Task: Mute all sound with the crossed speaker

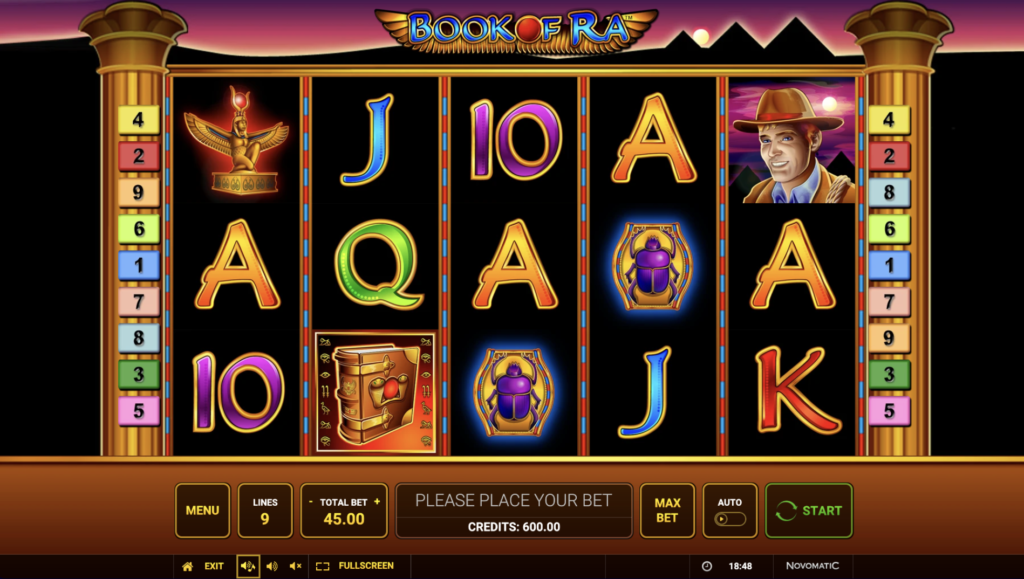Action: (295, 566)
